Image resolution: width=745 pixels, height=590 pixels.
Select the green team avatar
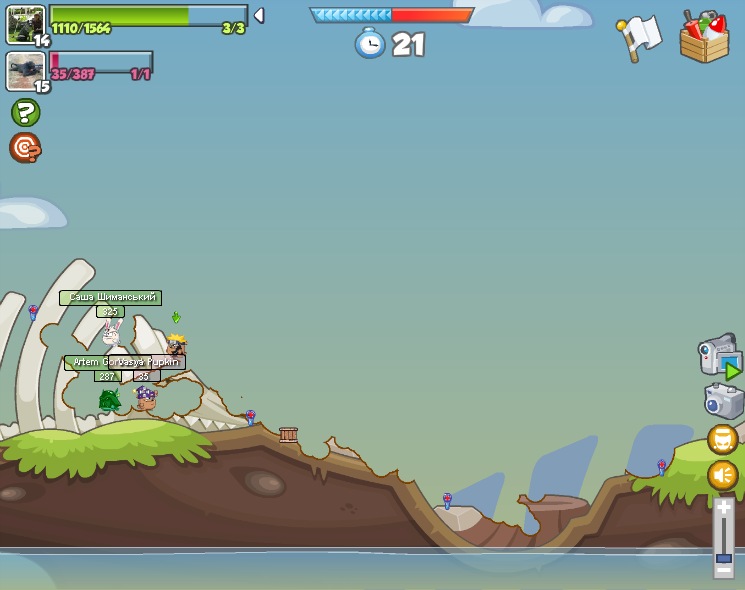[x=25, y=24]
